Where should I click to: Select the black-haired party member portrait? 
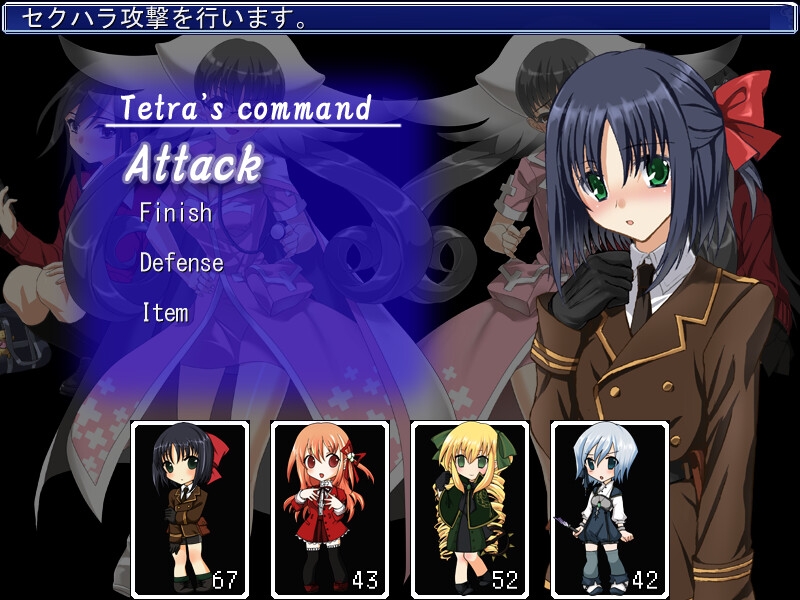click(190, 509)
